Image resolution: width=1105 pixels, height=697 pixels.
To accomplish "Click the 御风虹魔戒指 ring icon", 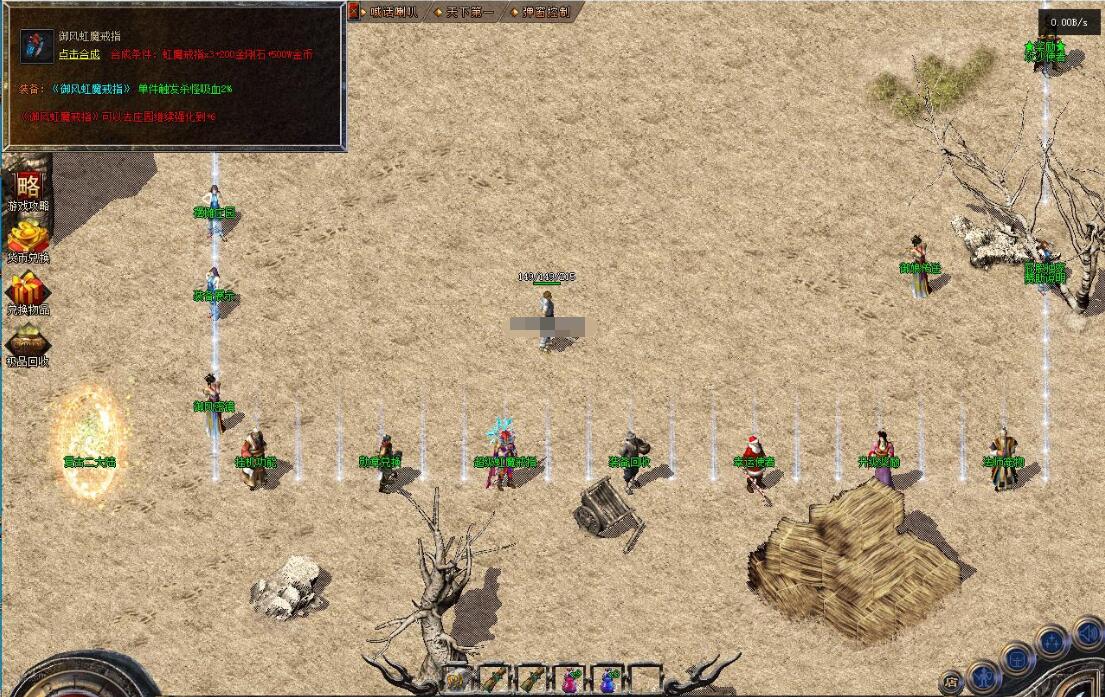I will coord(37,46).
